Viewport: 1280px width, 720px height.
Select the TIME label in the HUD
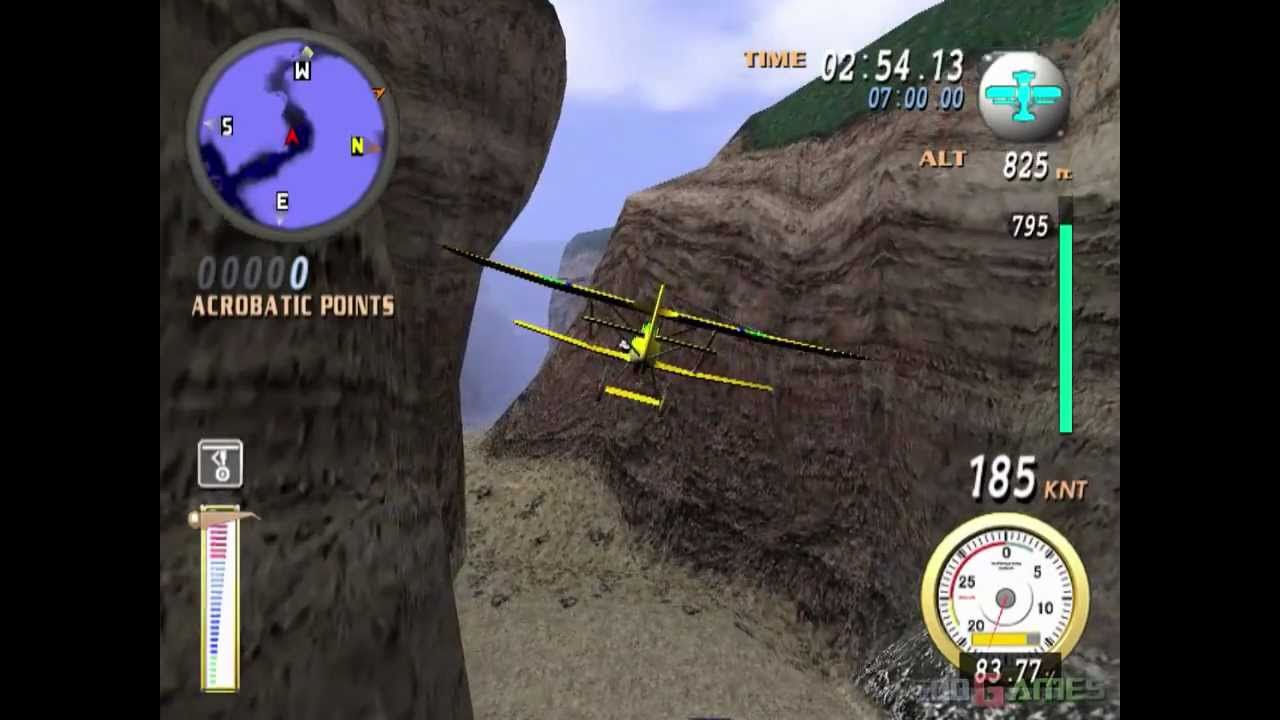click(x=775, y=60)
